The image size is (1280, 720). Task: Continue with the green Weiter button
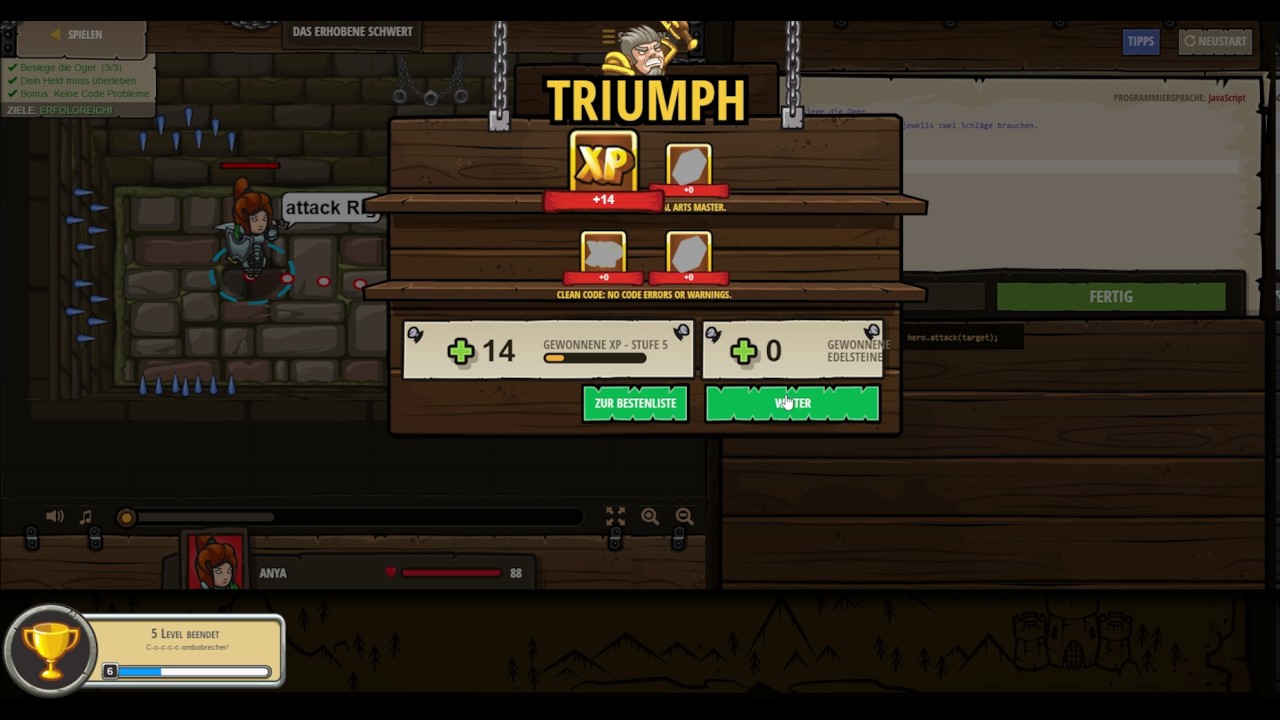[792, 403]
